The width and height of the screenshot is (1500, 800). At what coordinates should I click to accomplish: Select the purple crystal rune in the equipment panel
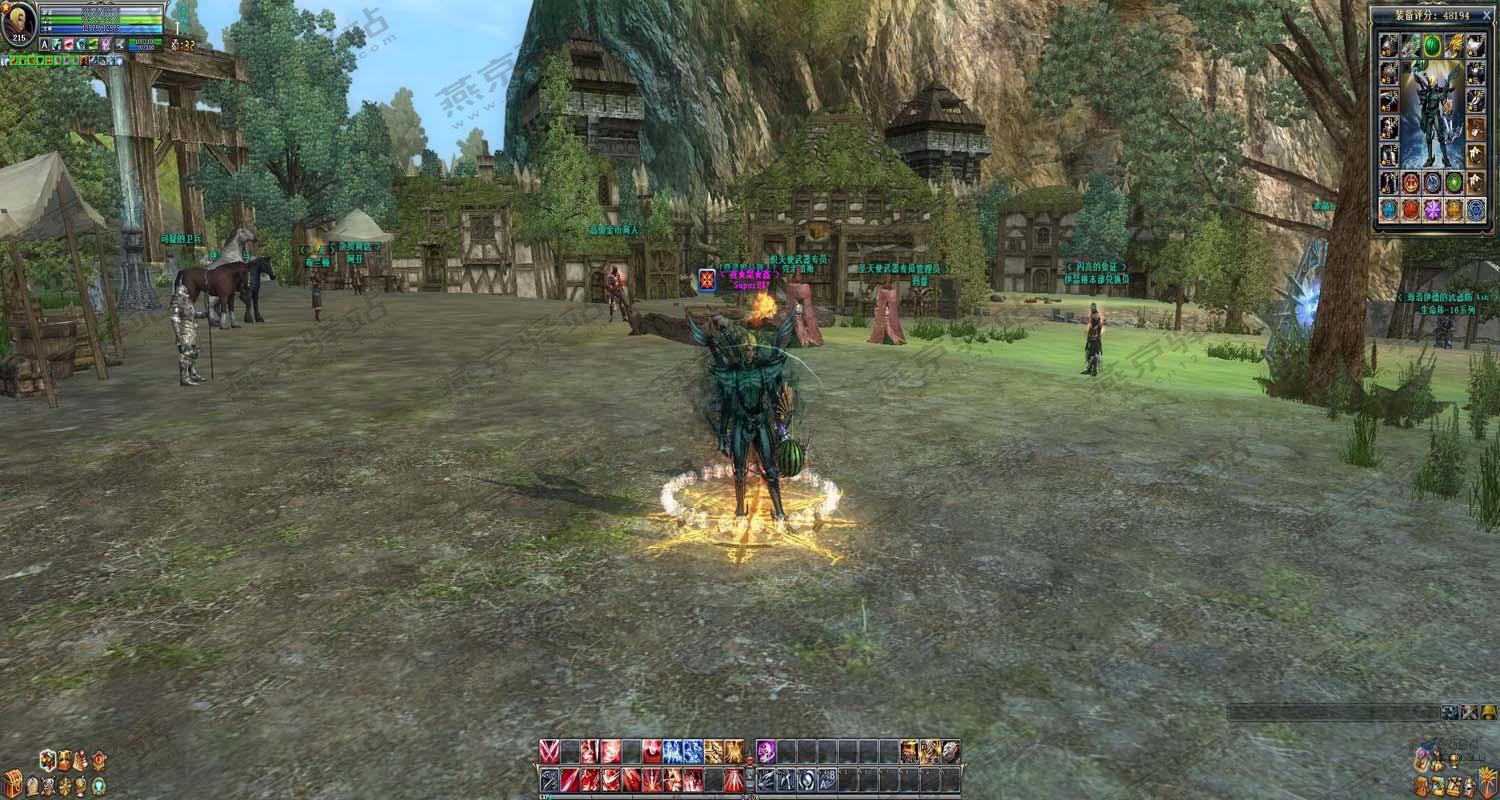1432,209
